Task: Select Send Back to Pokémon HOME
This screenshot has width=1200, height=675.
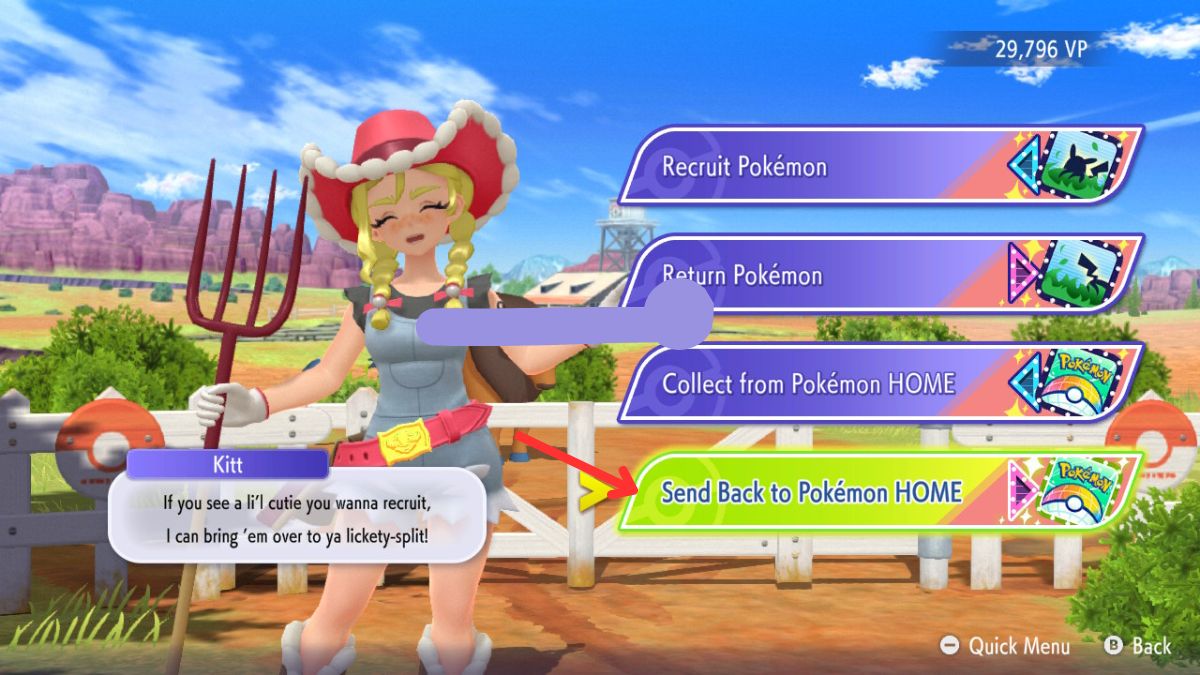Action: (878, 492)
